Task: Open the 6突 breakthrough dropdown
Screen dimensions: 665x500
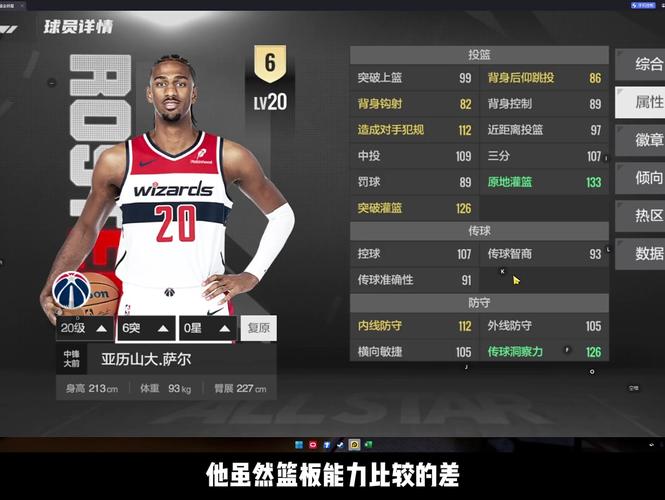Action: coord(145,328)
